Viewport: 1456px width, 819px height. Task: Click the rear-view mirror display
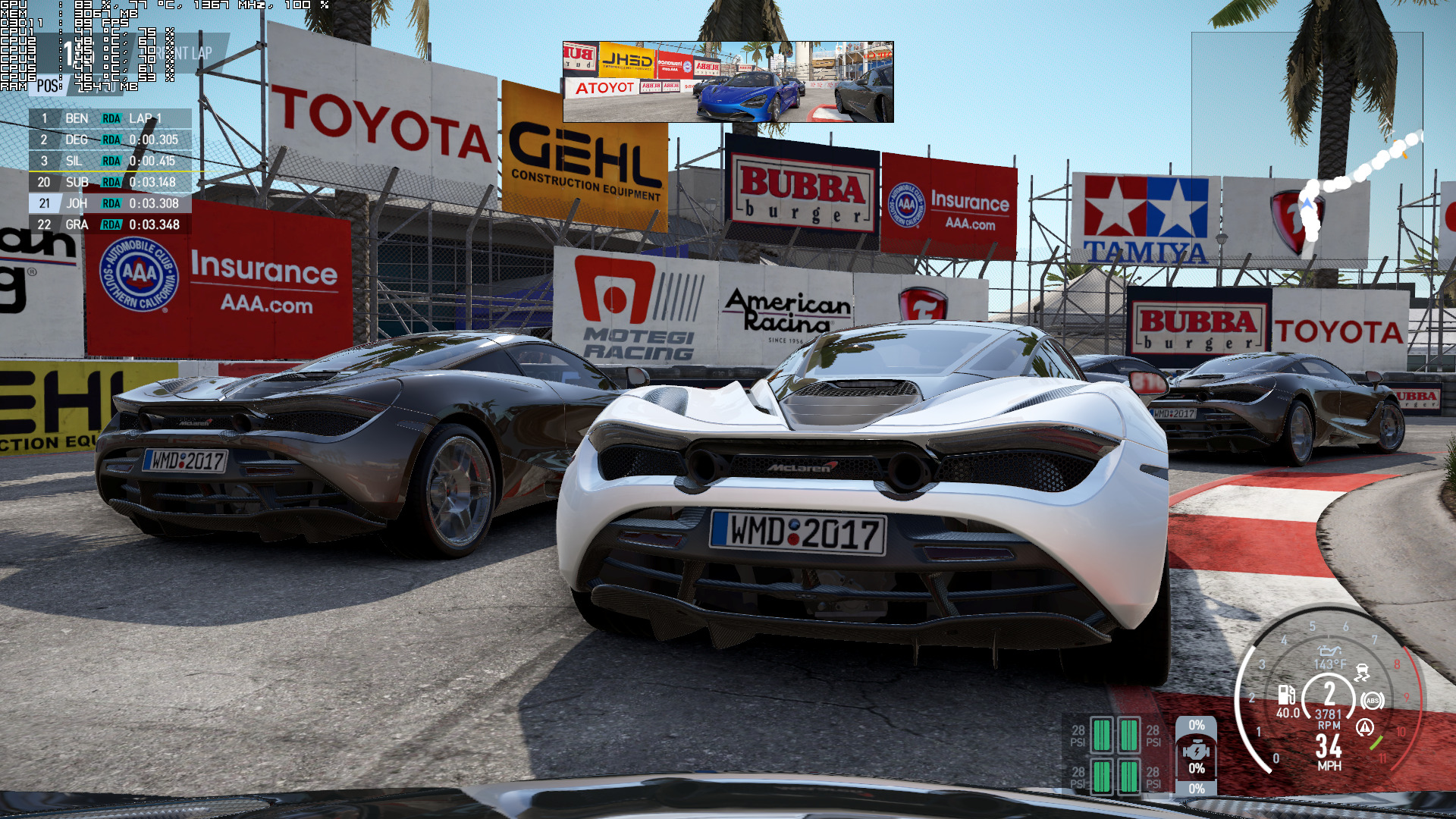[x=728, y=82]
